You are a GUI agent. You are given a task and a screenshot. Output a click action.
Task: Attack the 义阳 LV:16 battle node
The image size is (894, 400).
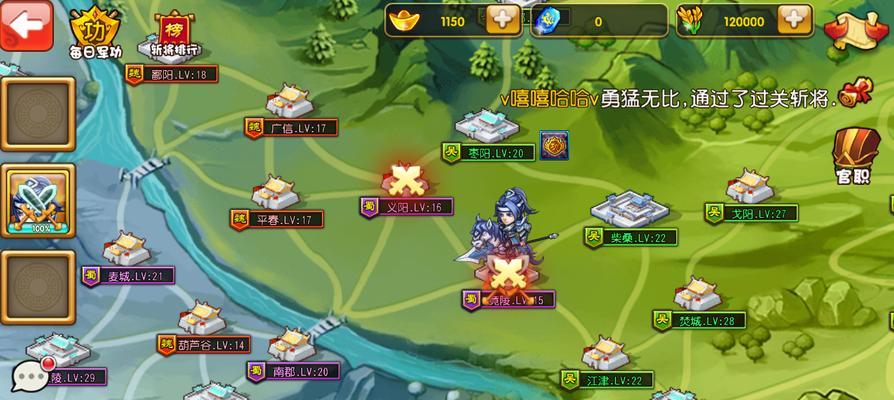tap(404, 185)
